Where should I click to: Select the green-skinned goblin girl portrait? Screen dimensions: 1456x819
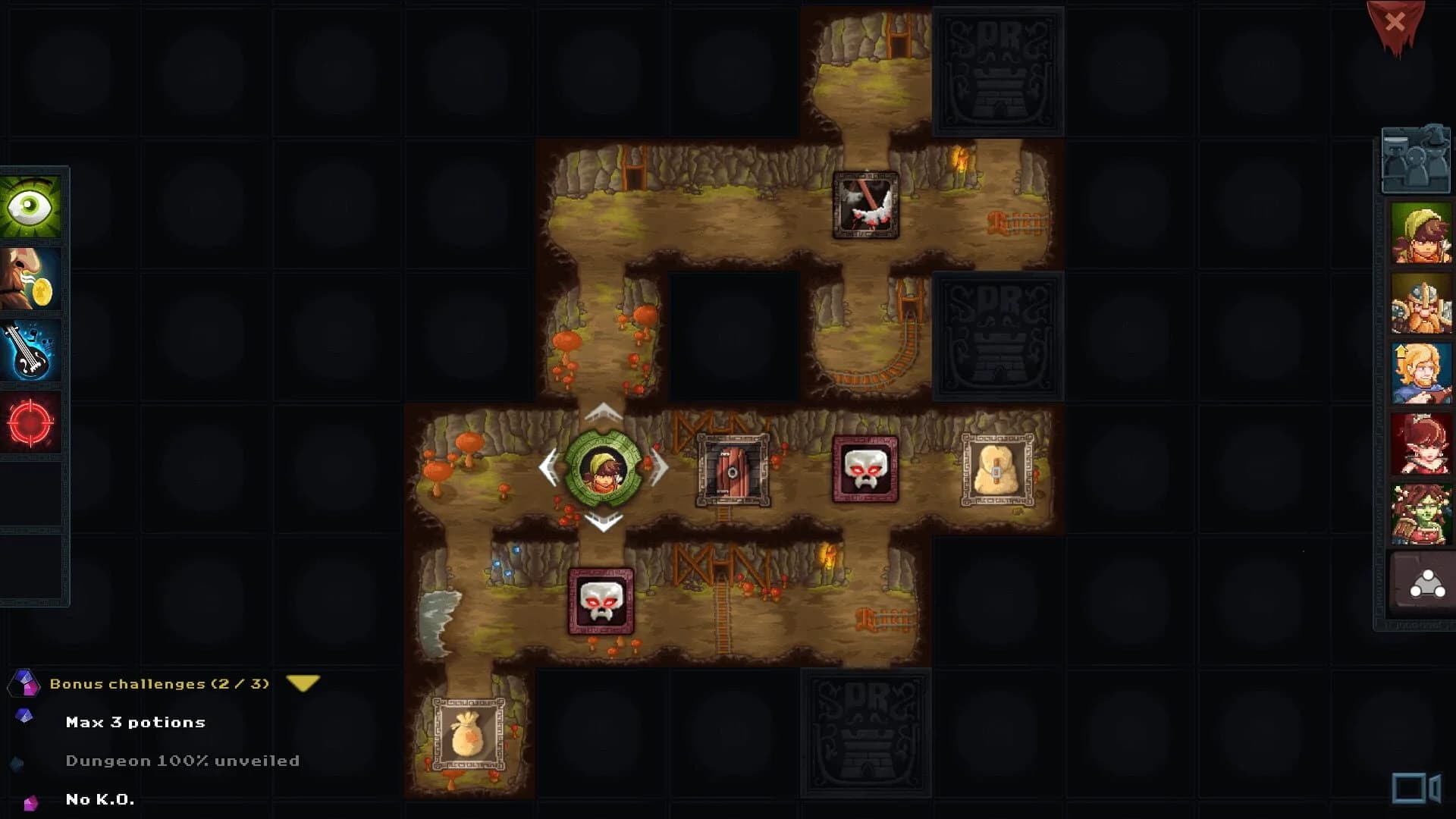pyautogui.click(x=1422, y=512)
